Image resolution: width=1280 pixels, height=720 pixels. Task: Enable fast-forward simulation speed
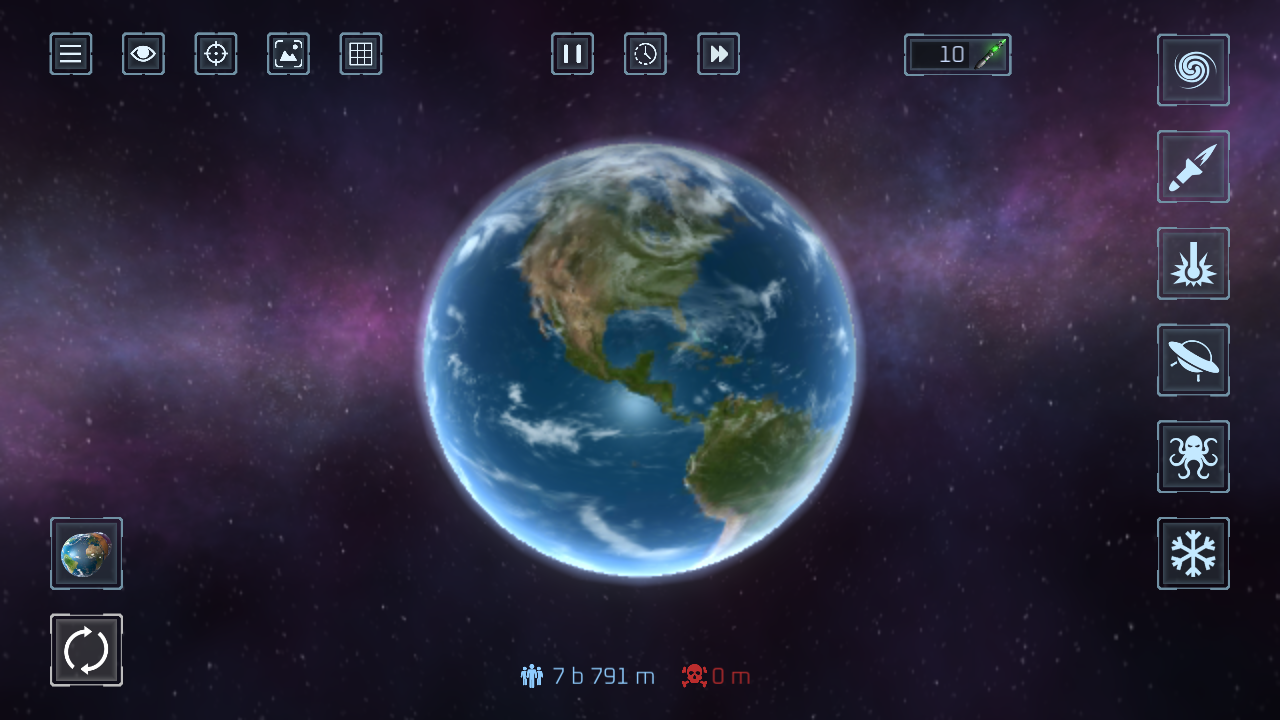pos(718,54)
